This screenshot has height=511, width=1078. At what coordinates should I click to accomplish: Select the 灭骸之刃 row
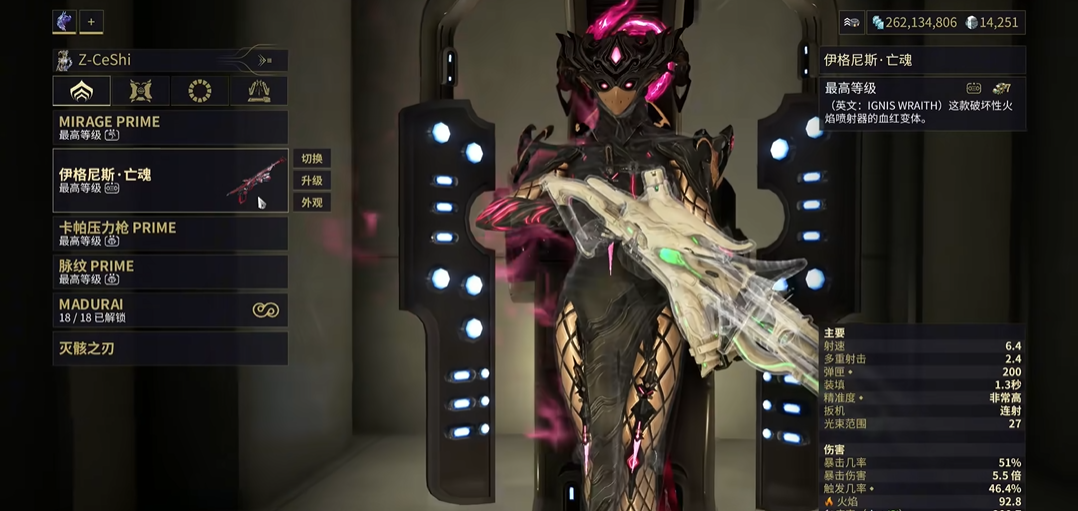pos(170,348)
